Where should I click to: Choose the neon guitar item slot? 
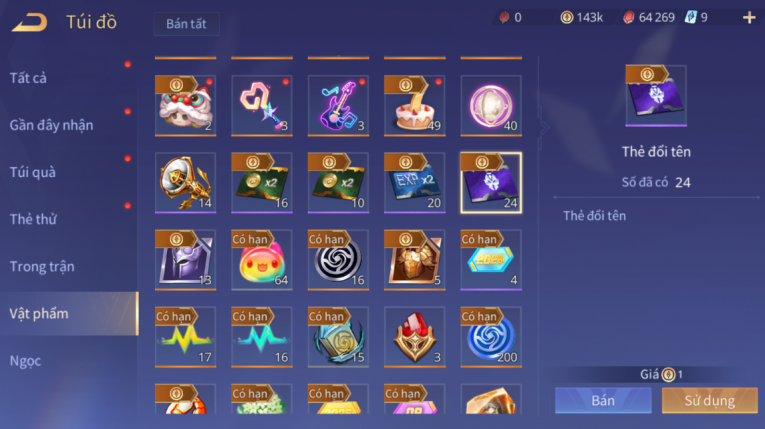click(338, 105)
